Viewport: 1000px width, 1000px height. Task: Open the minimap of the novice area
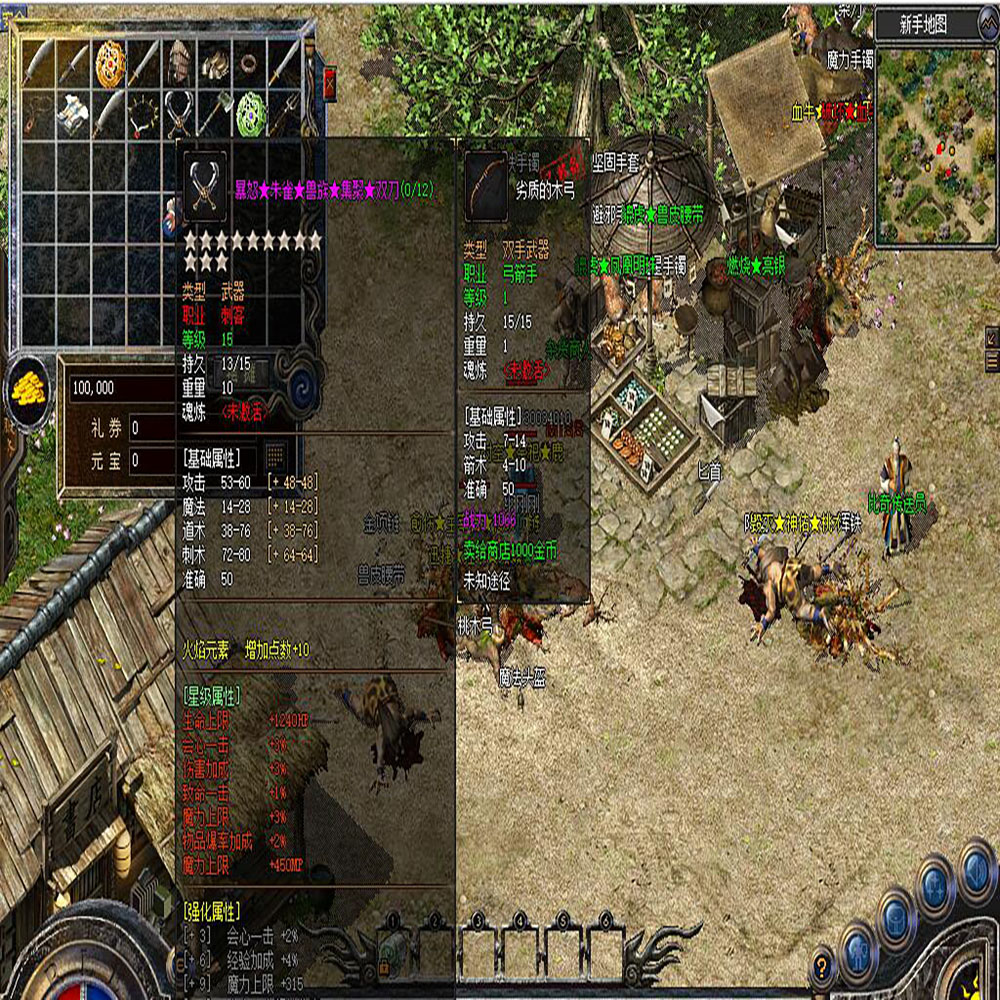click(936, 142)
